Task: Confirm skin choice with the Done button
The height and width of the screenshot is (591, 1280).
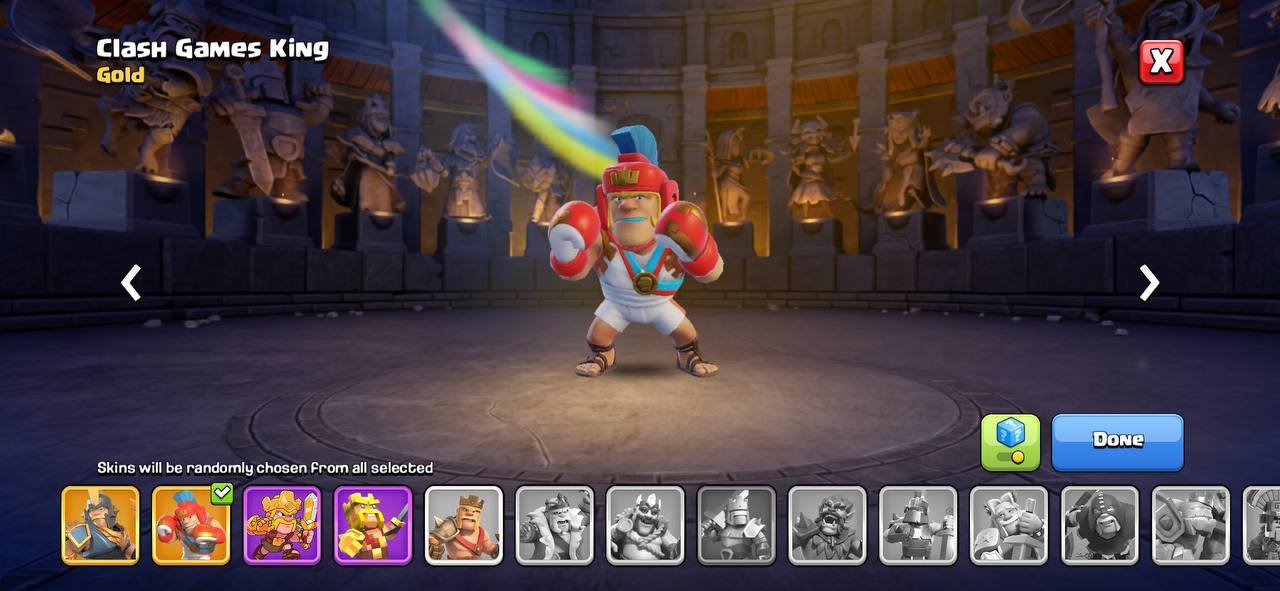Action: pos(1117,441)
